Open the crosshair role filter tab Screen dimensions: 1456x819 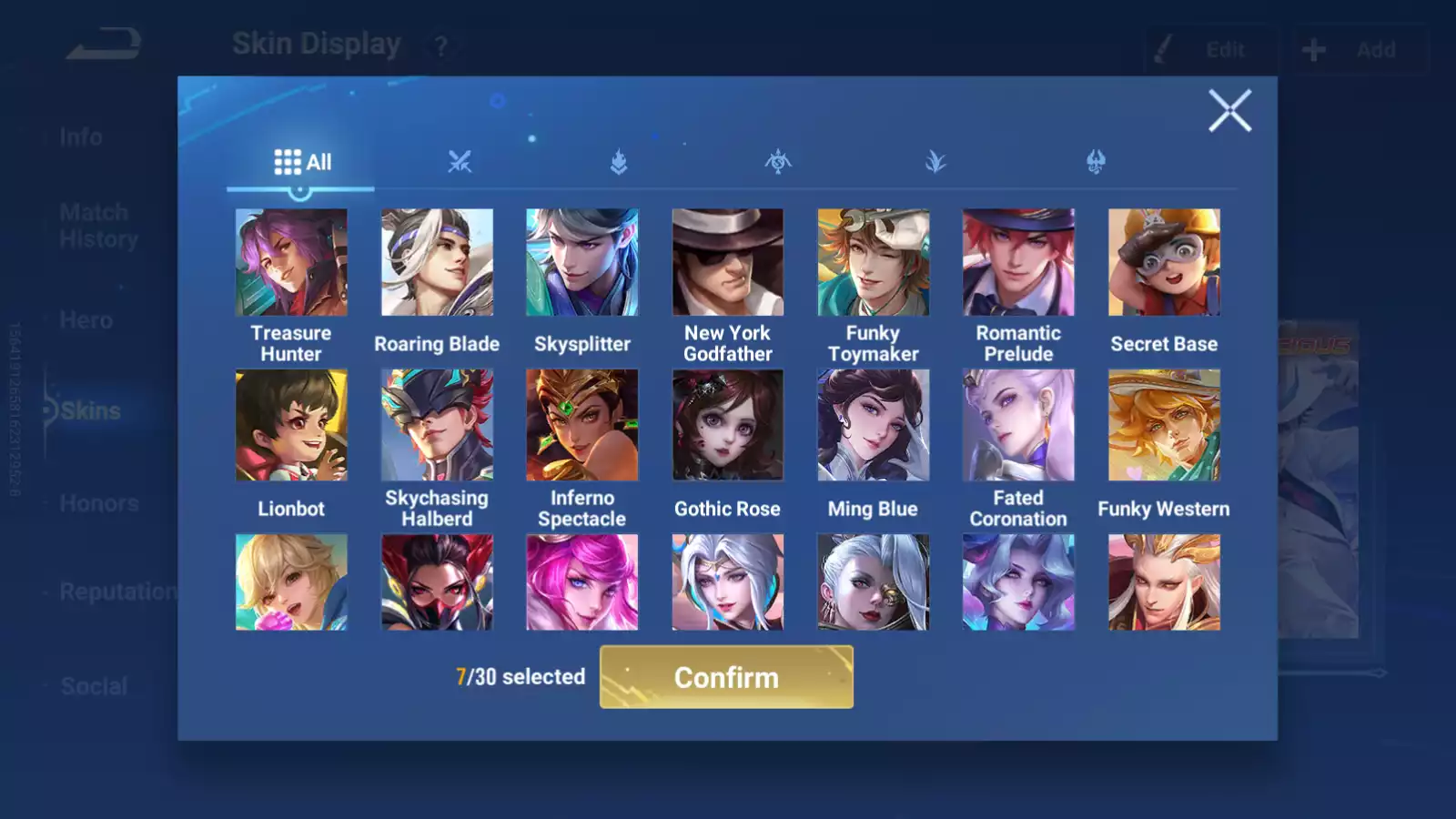click(x=777, y=162)
